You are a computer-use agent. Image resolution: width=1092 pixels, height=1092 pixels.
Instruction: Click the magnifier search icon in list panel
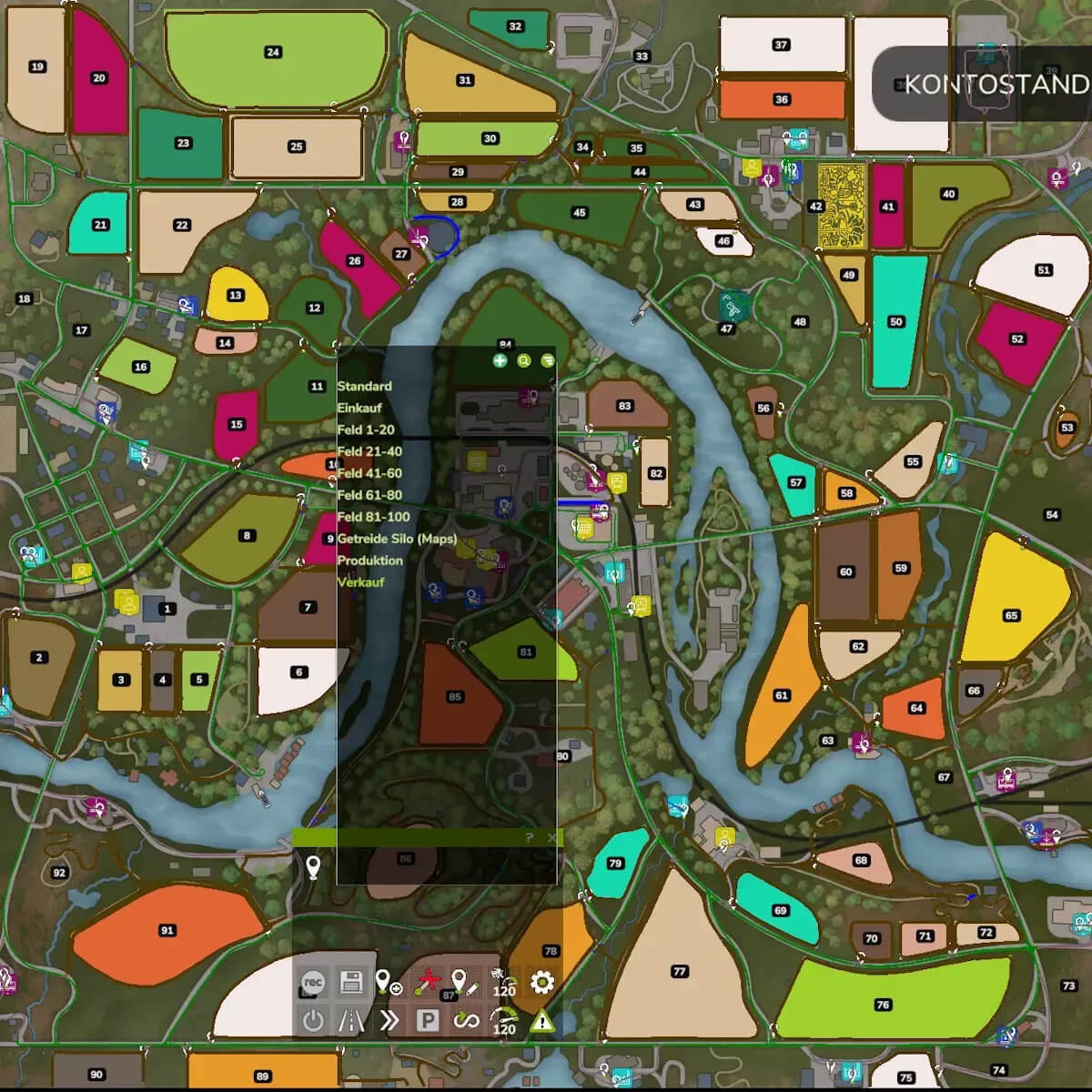click(x=523, y=361)
